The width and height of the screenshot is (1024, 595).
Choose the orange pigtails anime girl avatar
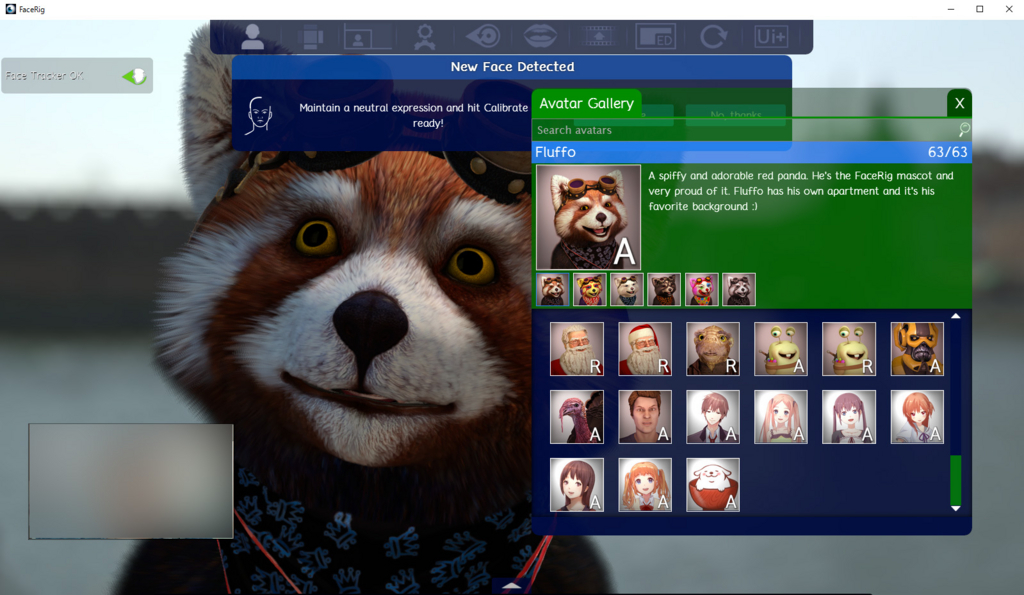coord(645,485)
